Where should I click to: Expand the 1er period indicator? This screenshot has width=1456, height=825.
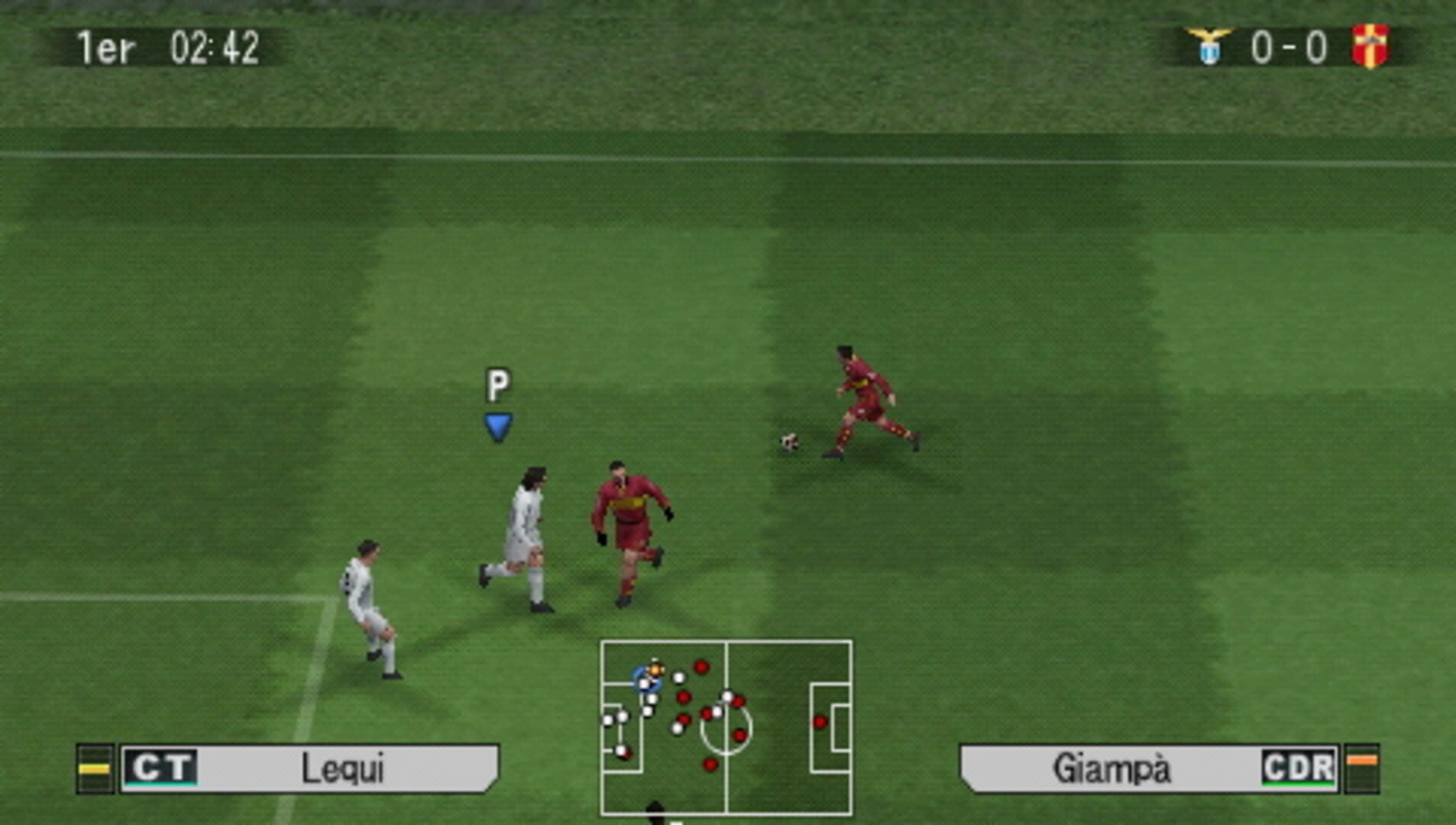tap(103, 47)
